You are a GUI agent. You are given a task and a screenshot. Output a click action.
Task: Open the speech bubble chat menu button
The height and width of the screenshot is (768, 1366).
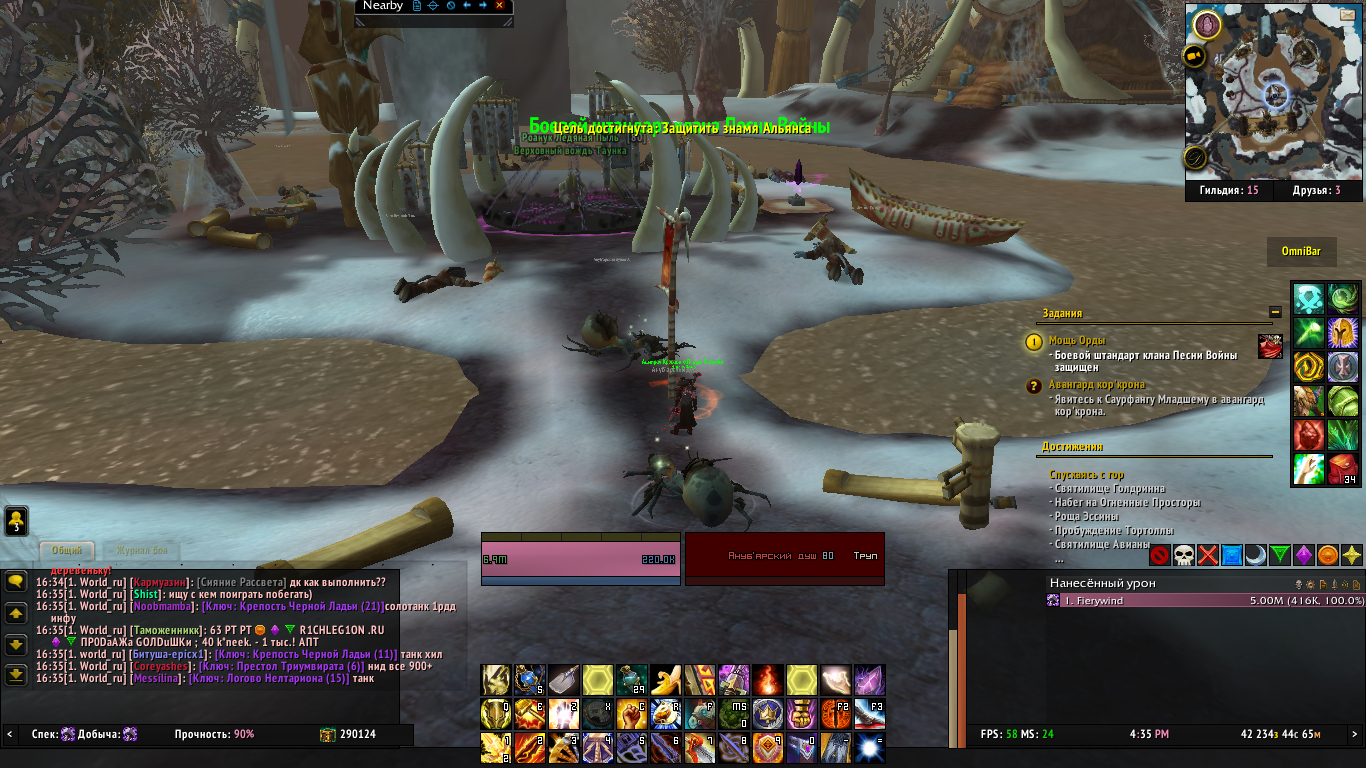click(x=15, y=581)
